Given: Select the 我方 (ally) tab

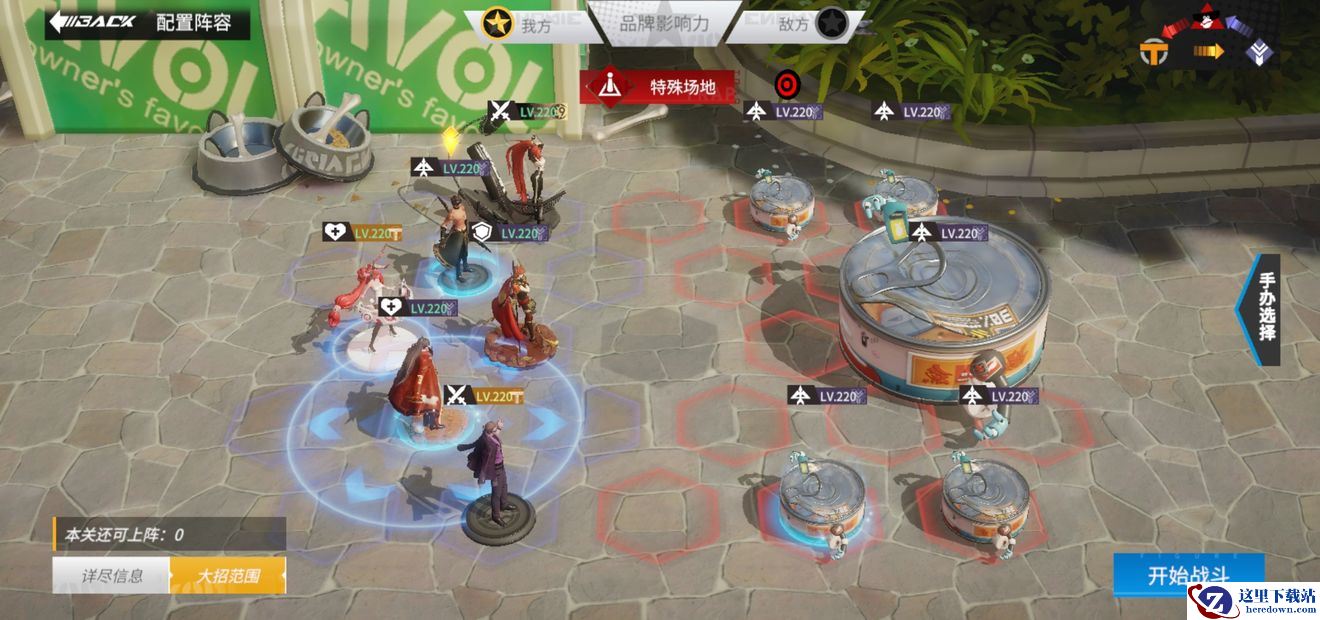Looking at the screenshot, I should 520,25.
